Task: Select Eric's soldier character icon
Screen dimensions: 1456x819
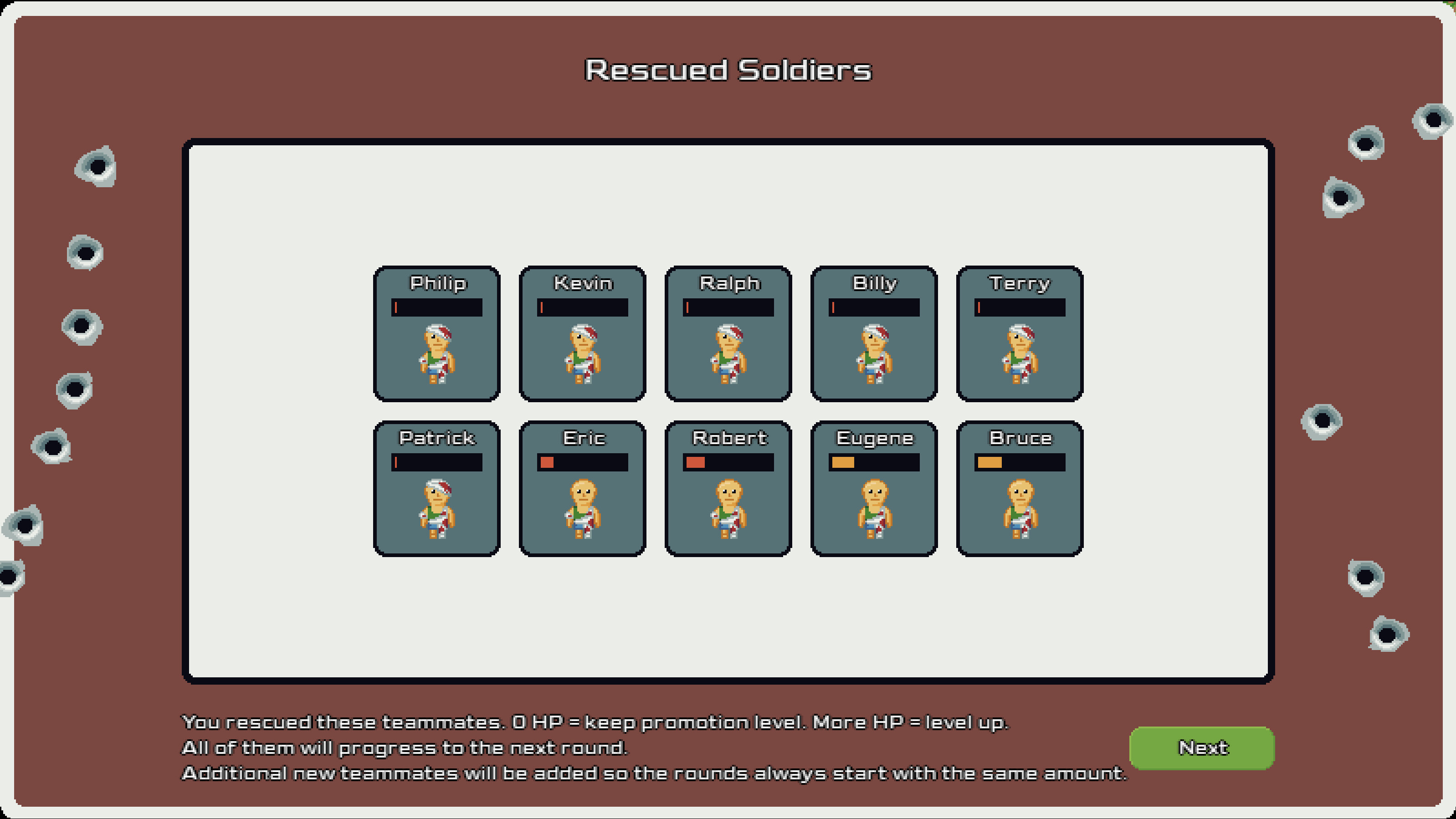Action: coord(582,509)
